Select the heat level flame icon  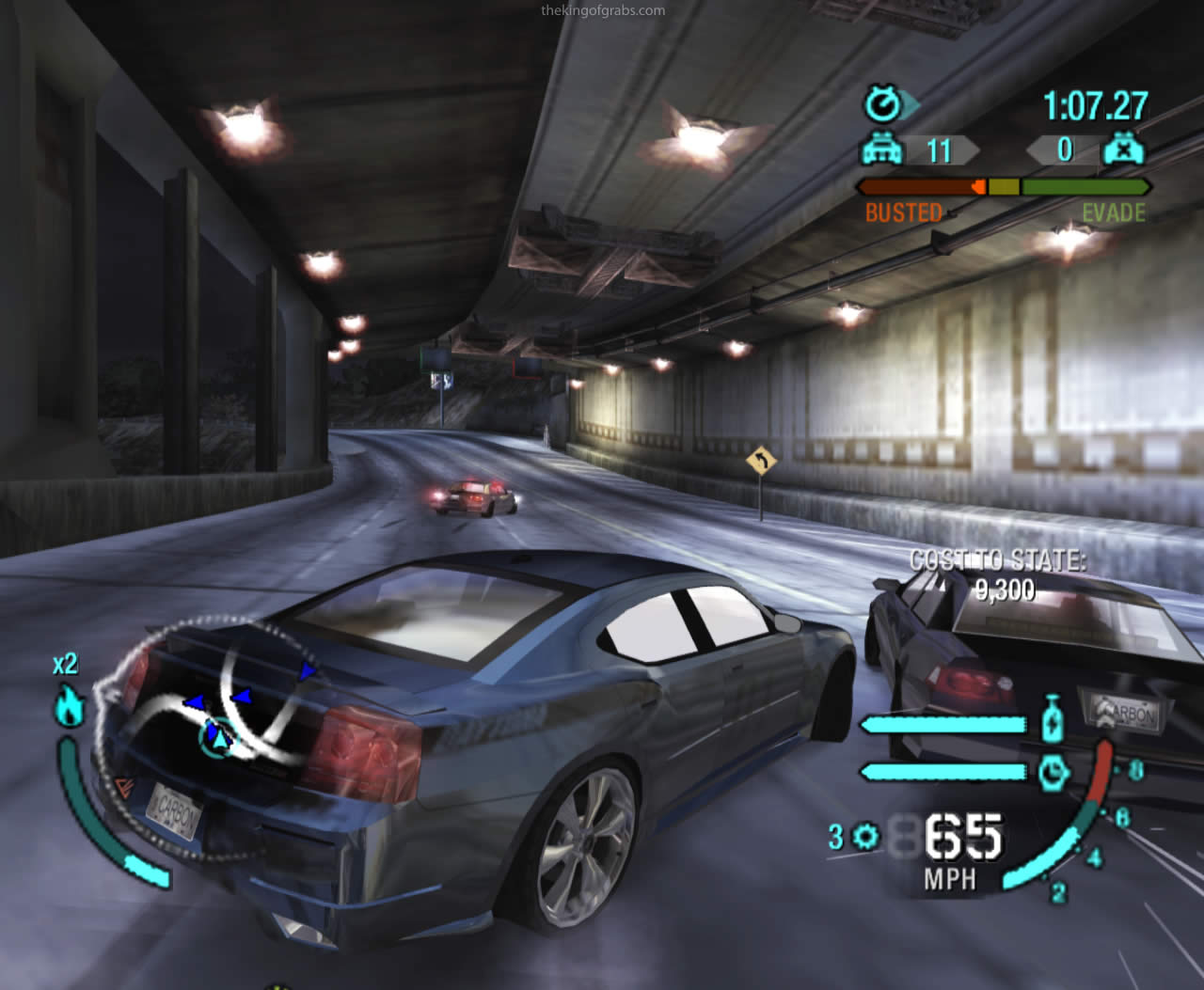click(71, 705)
